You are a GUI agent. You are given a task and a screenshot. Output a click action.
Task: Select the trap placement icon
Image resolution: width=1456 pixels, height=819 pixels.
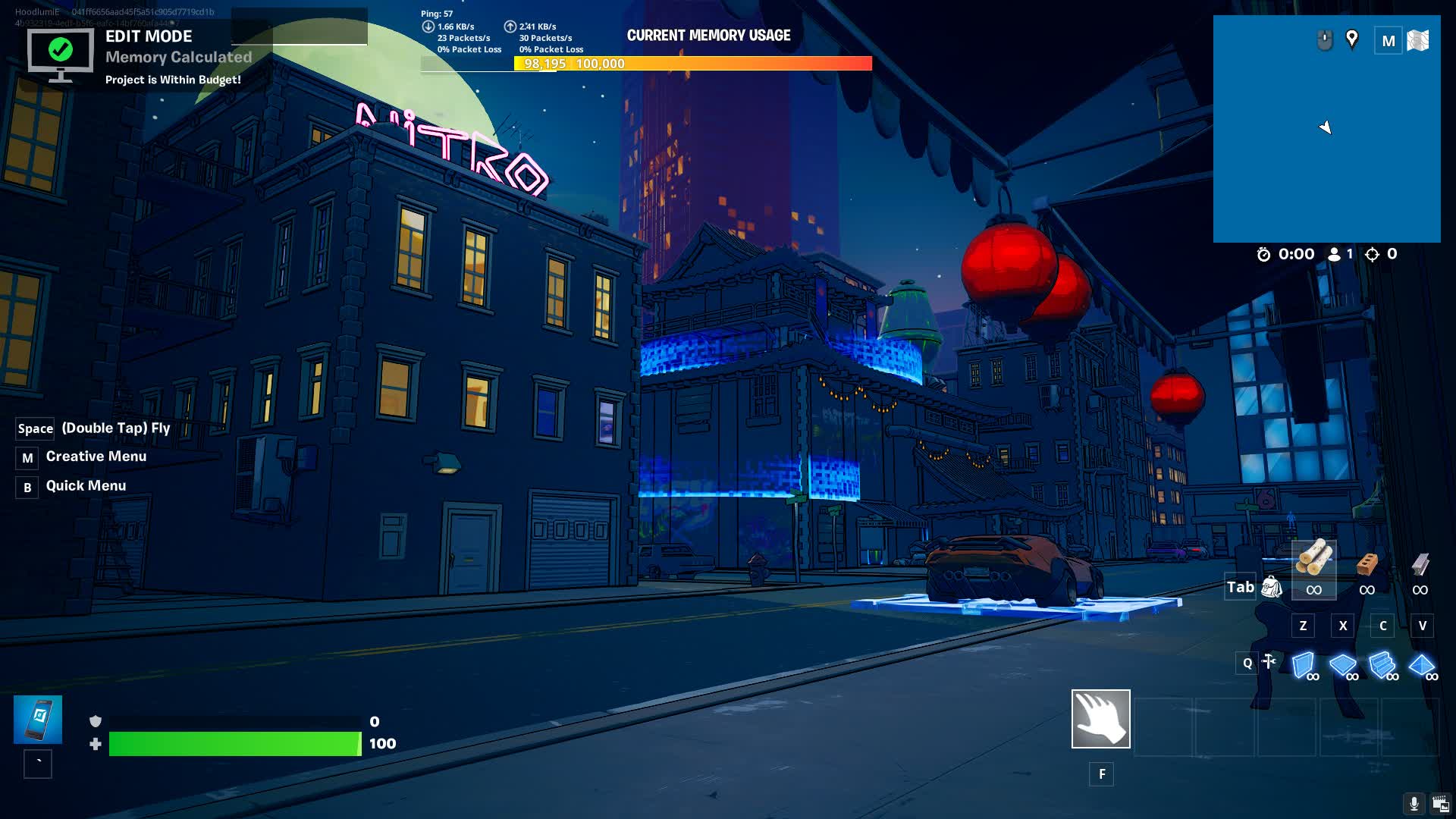click(1269, 662)
